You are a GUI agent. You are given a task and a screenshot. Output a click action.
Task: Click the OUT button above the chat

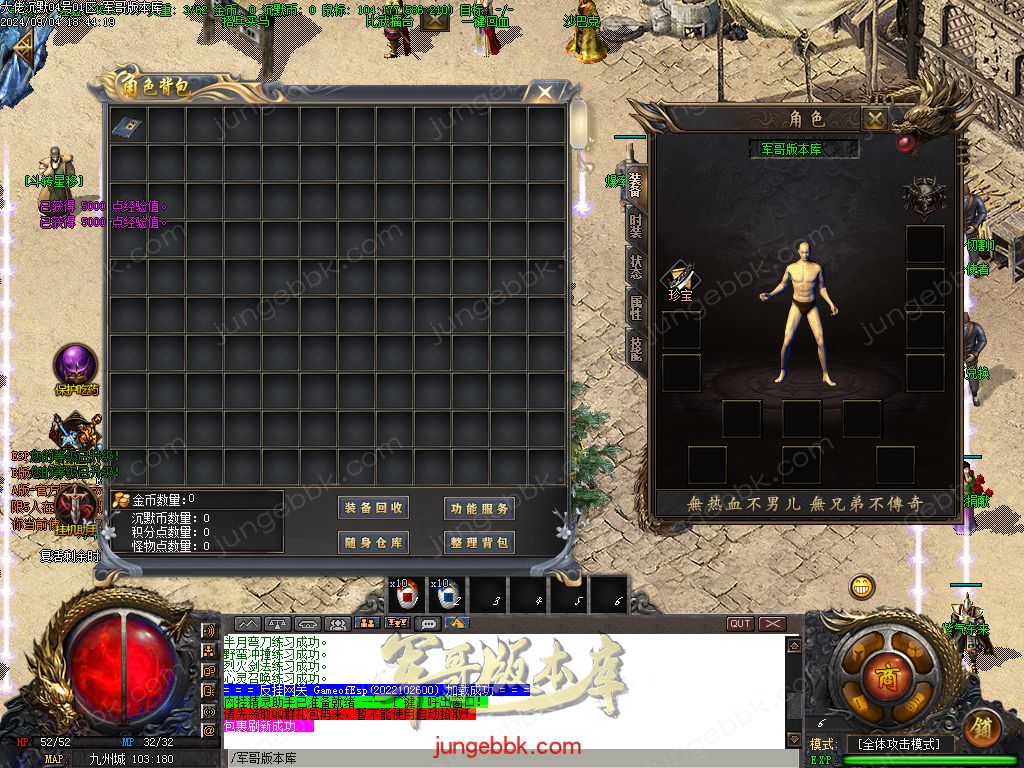(740, 624)
